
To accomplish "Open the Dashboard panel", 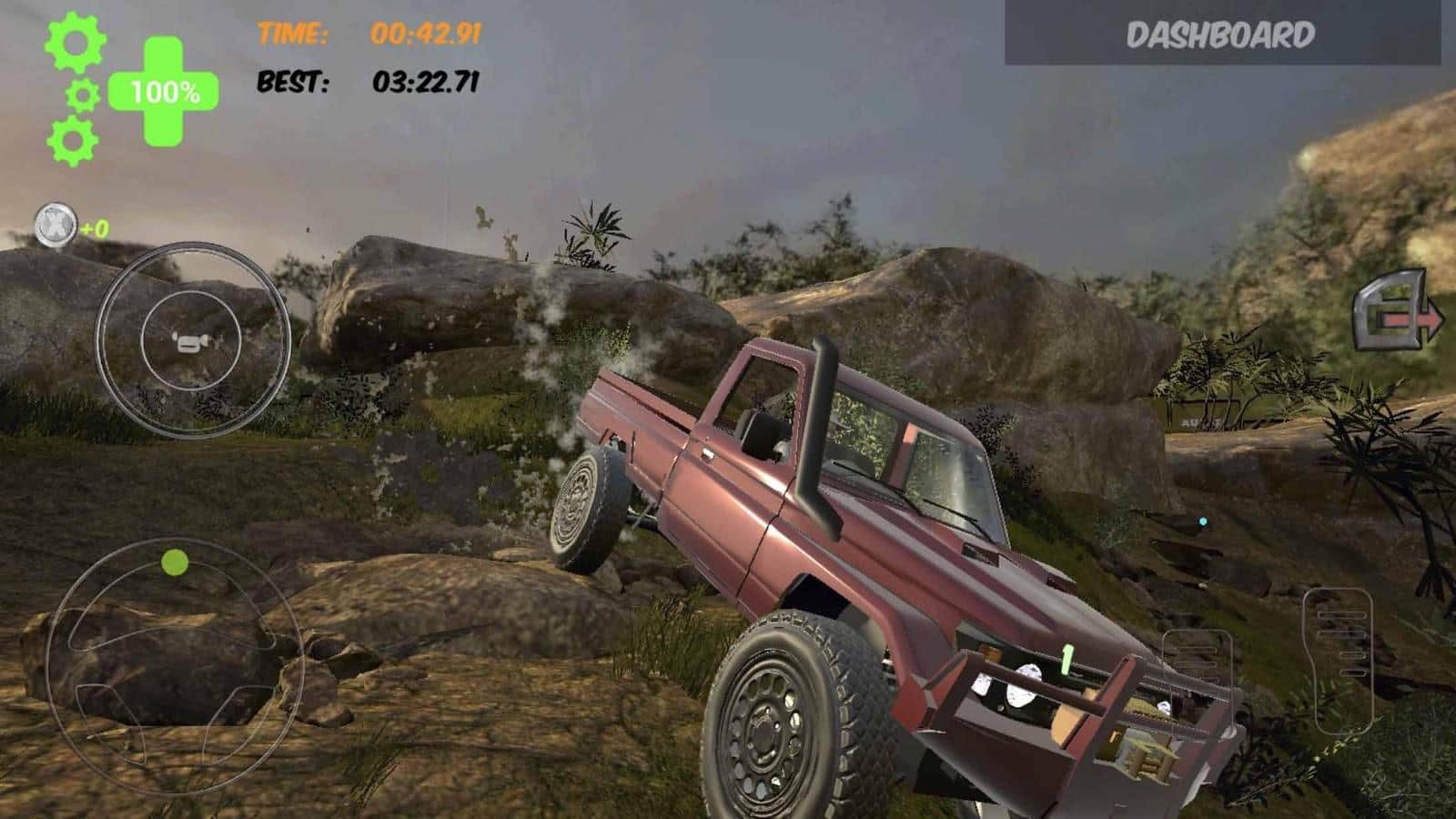I will tap(1221, 34).
